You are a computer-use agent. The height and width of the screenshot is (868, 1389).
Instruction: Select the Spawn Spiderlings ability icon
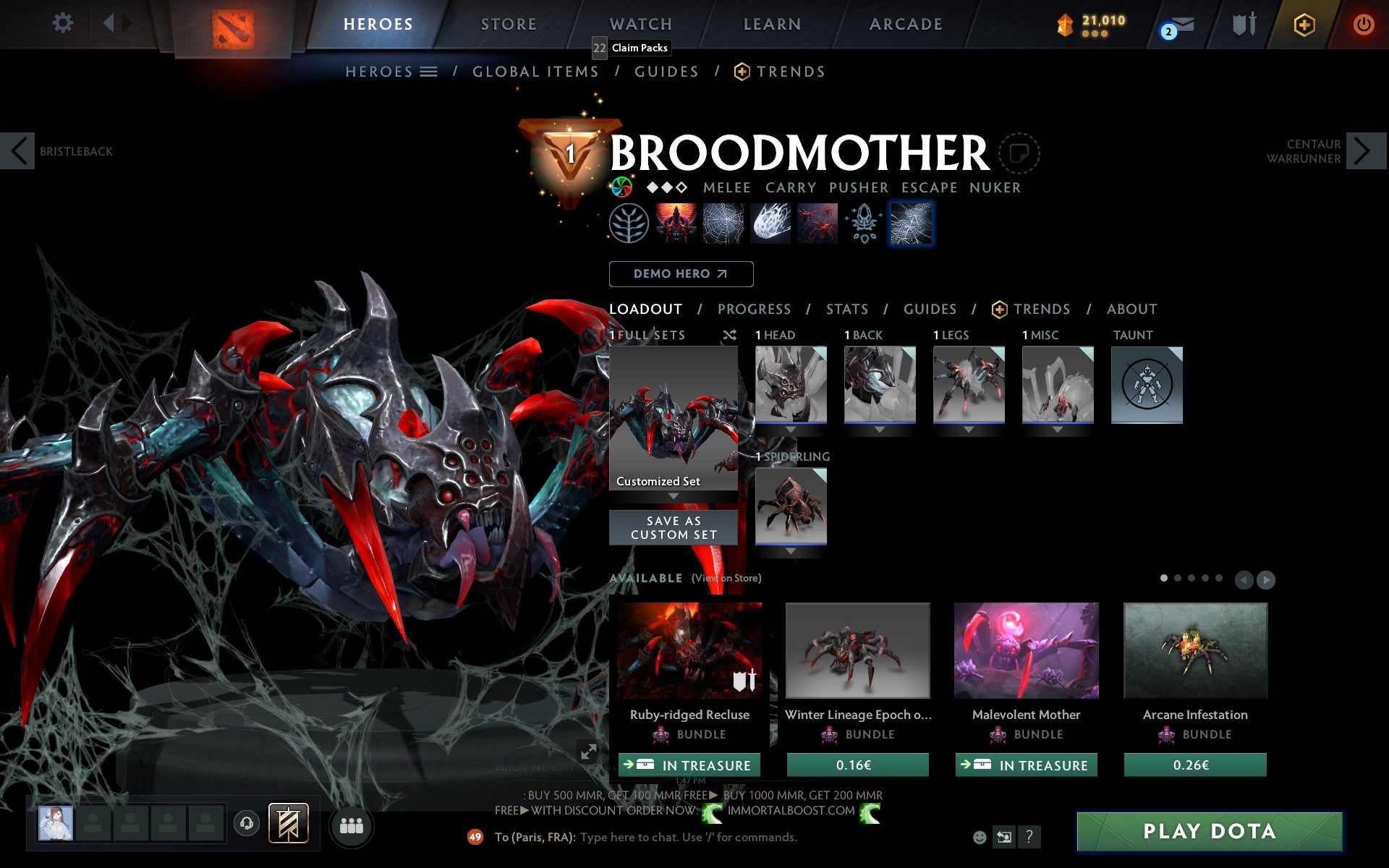tap(818, 223)
